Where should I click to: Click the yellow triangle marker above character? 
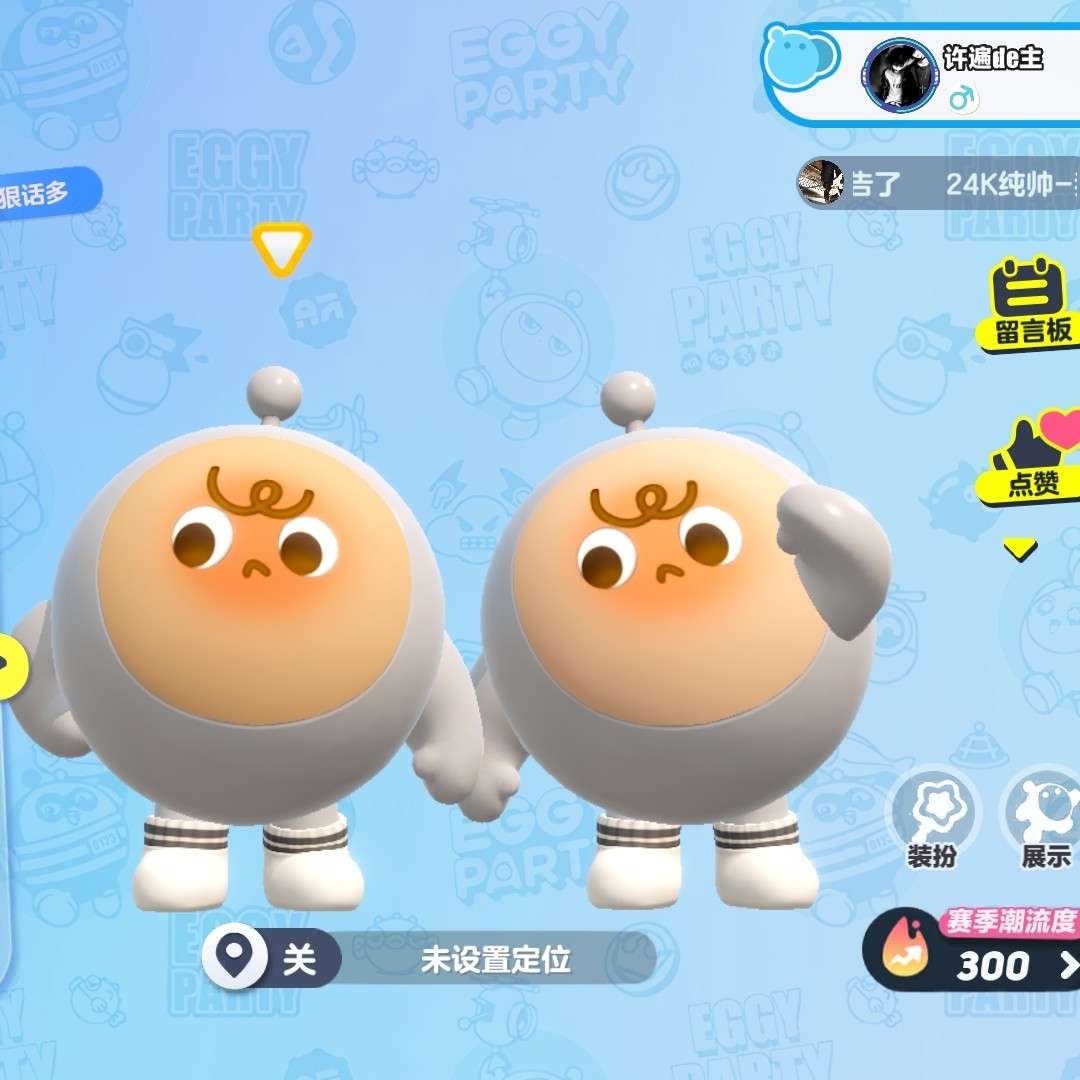pos(282,248)
